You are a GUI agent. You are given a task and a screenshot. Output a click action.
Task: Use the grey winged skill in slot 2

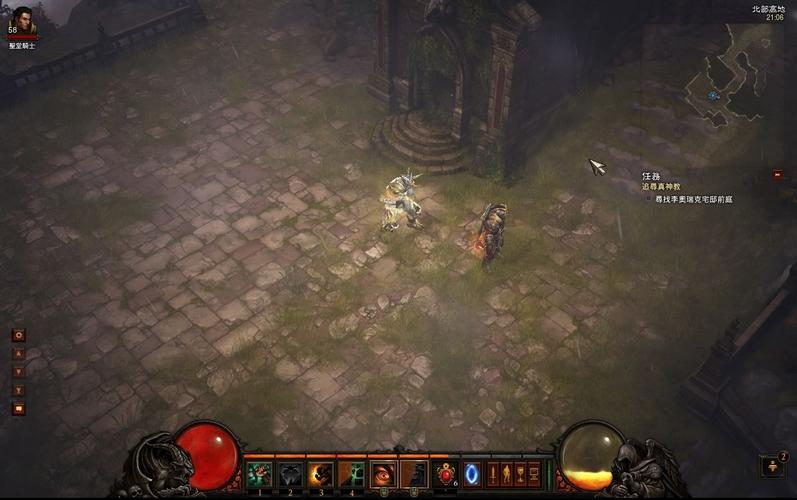coord(290,474)
